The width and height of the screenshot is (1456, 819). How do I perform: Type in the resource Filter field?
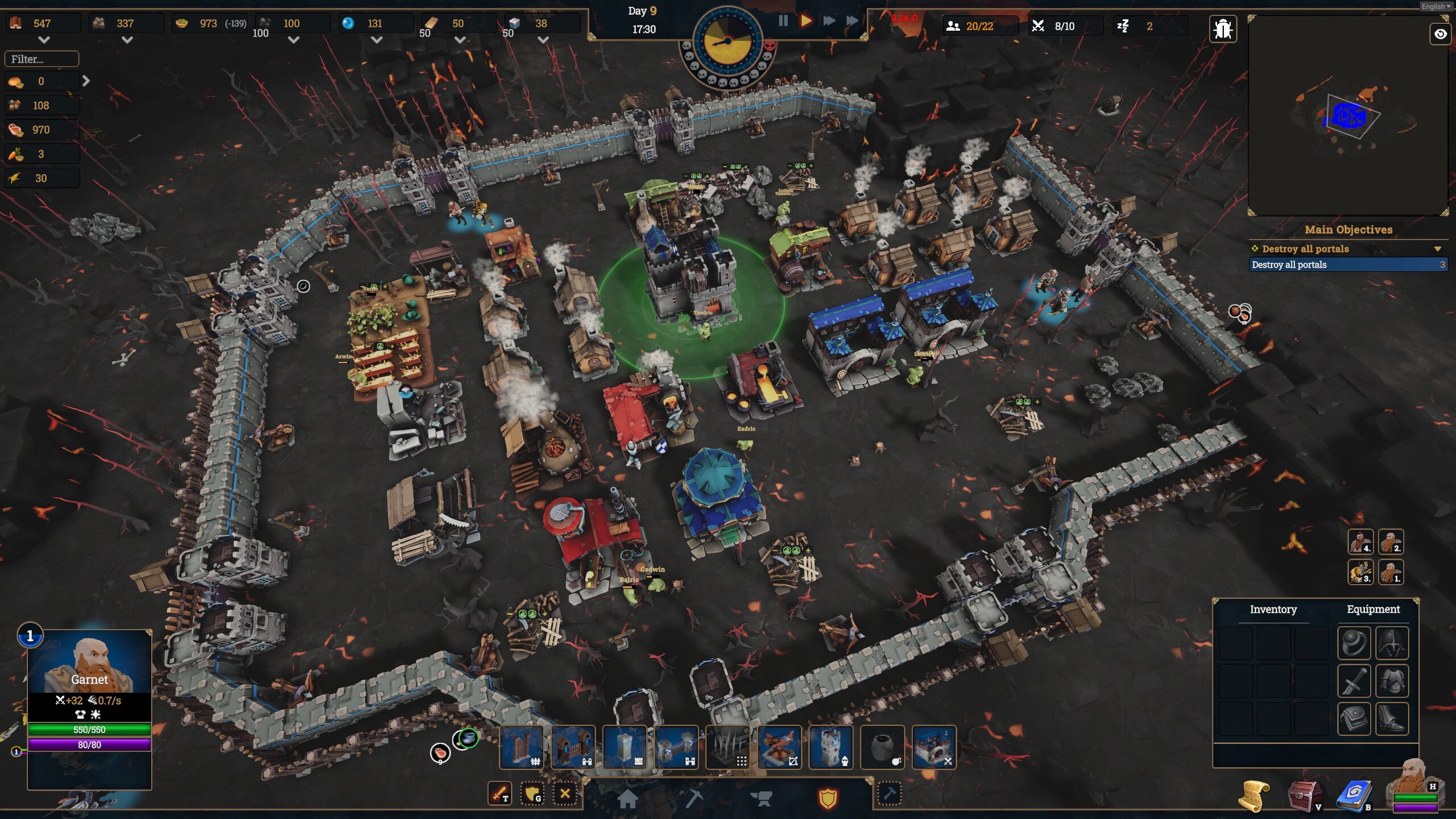click(x=42, y=59)
